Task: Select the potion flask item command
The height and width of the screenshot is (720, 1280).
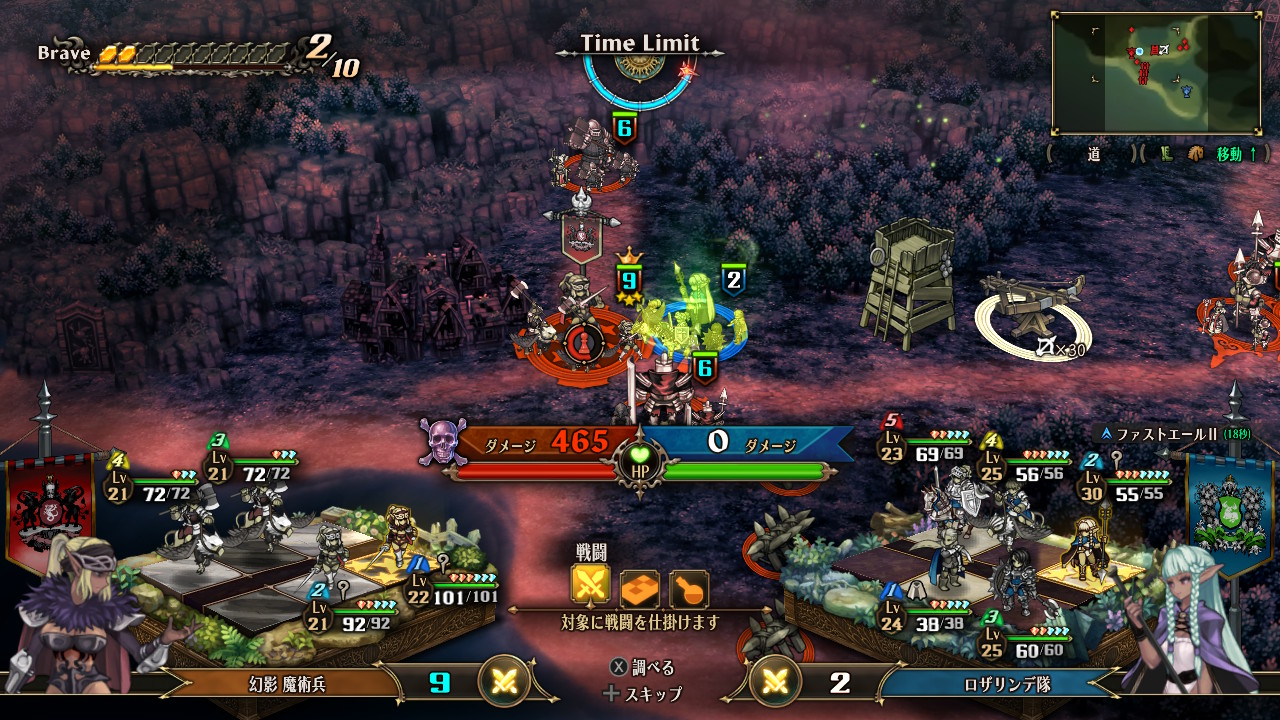Action: pyautogui.click(x=689, y=589)
